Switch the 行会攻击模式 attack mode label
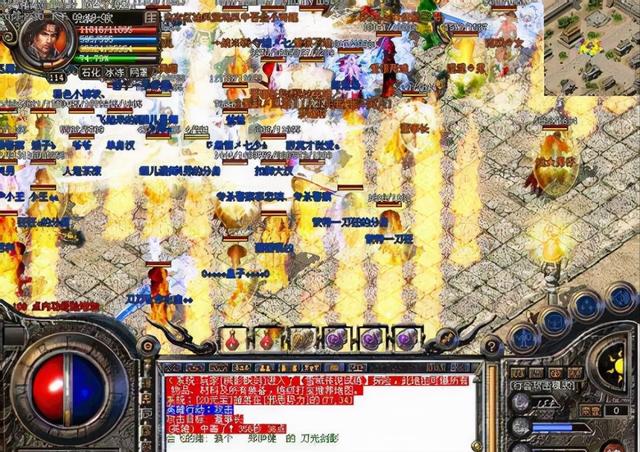Screen dimensions: 640x452 (542, 385)
